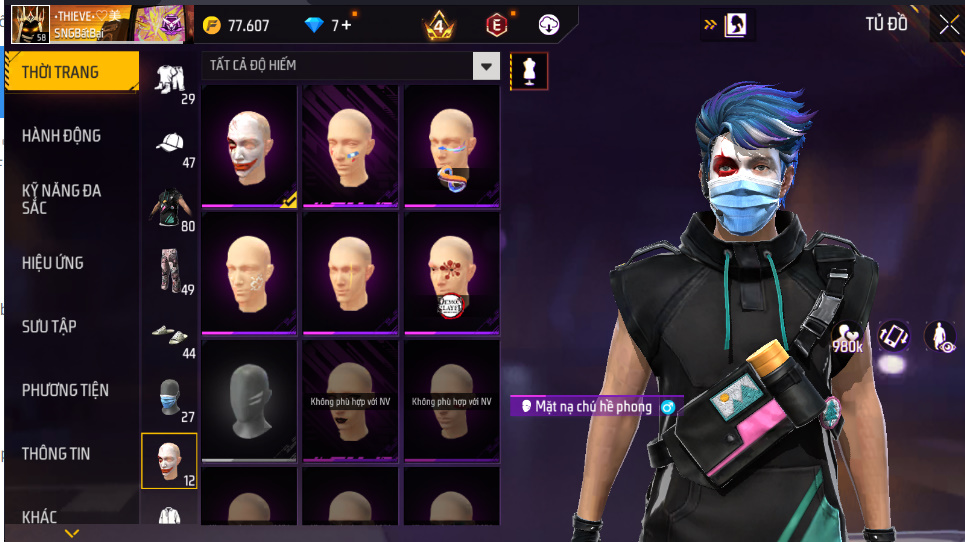Open the blue face mask category

pos(170,398)
